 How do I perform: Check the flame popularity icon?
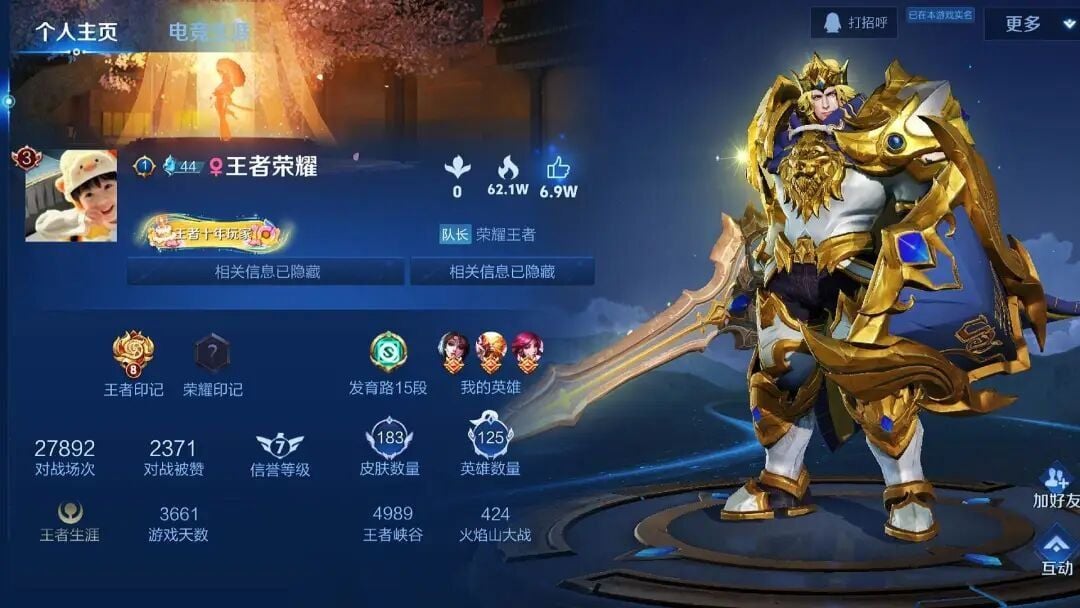point(508,168)
